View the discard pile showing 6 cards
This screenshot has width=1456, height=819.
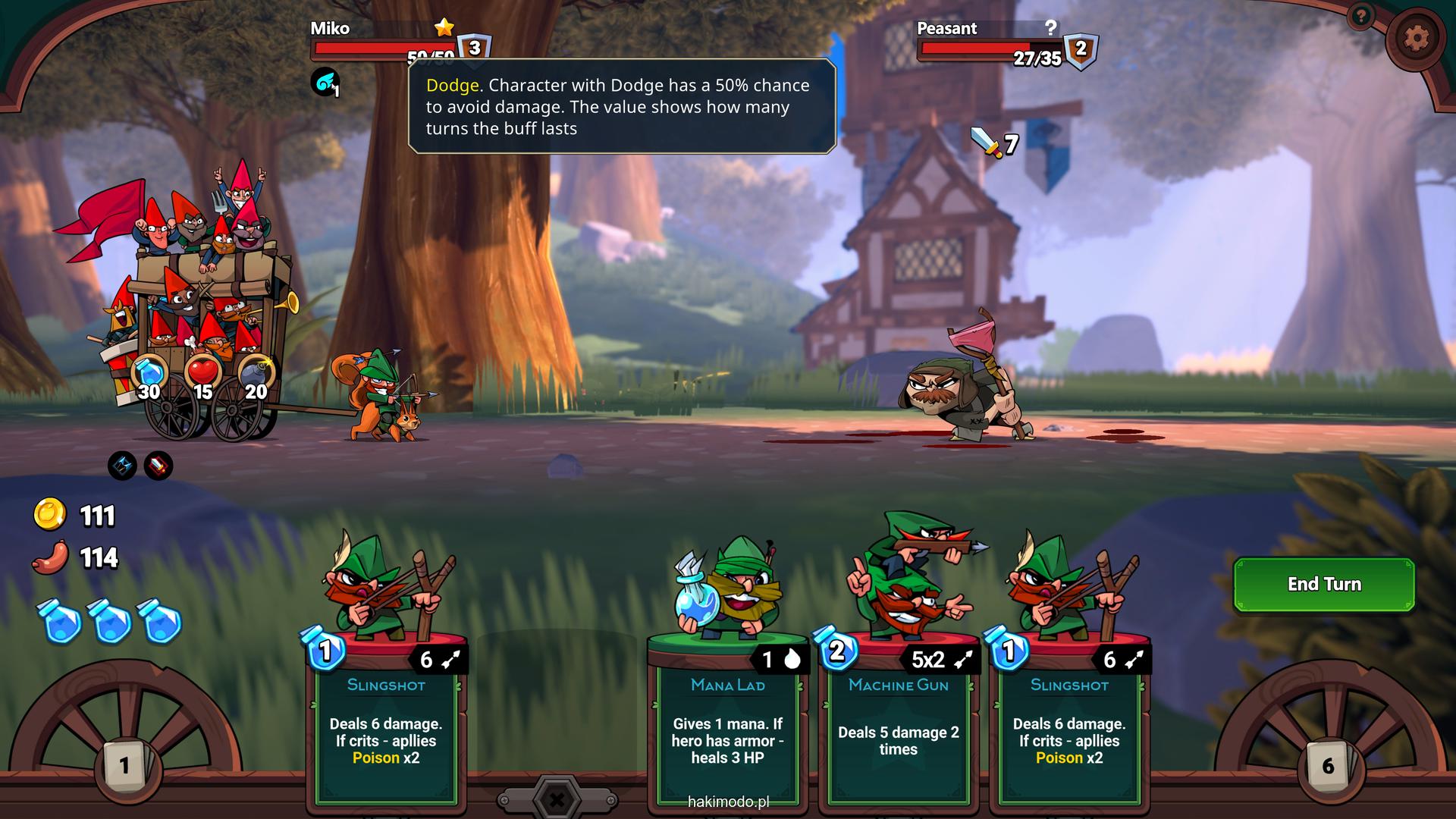click(x=1328, y=764)
